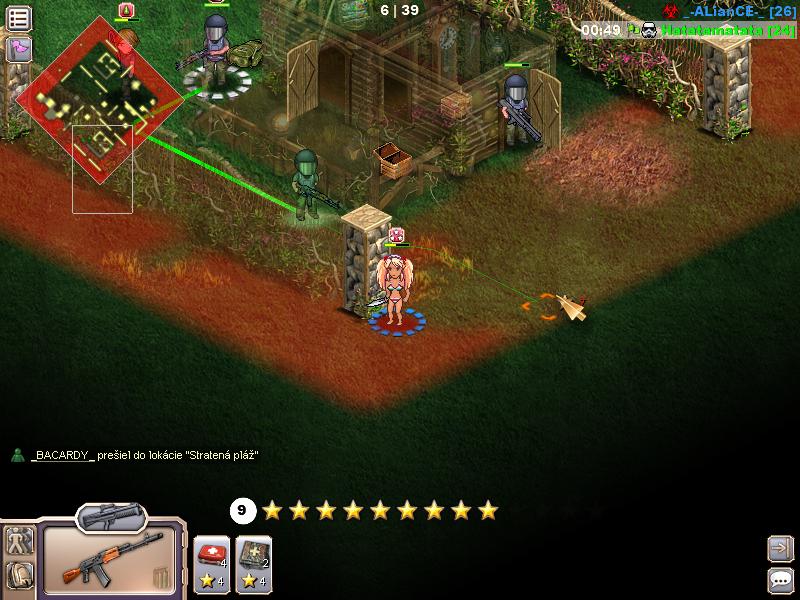Click the exit arrow button
The height and width of the screenshot is (600, 800).
point(779,548)
